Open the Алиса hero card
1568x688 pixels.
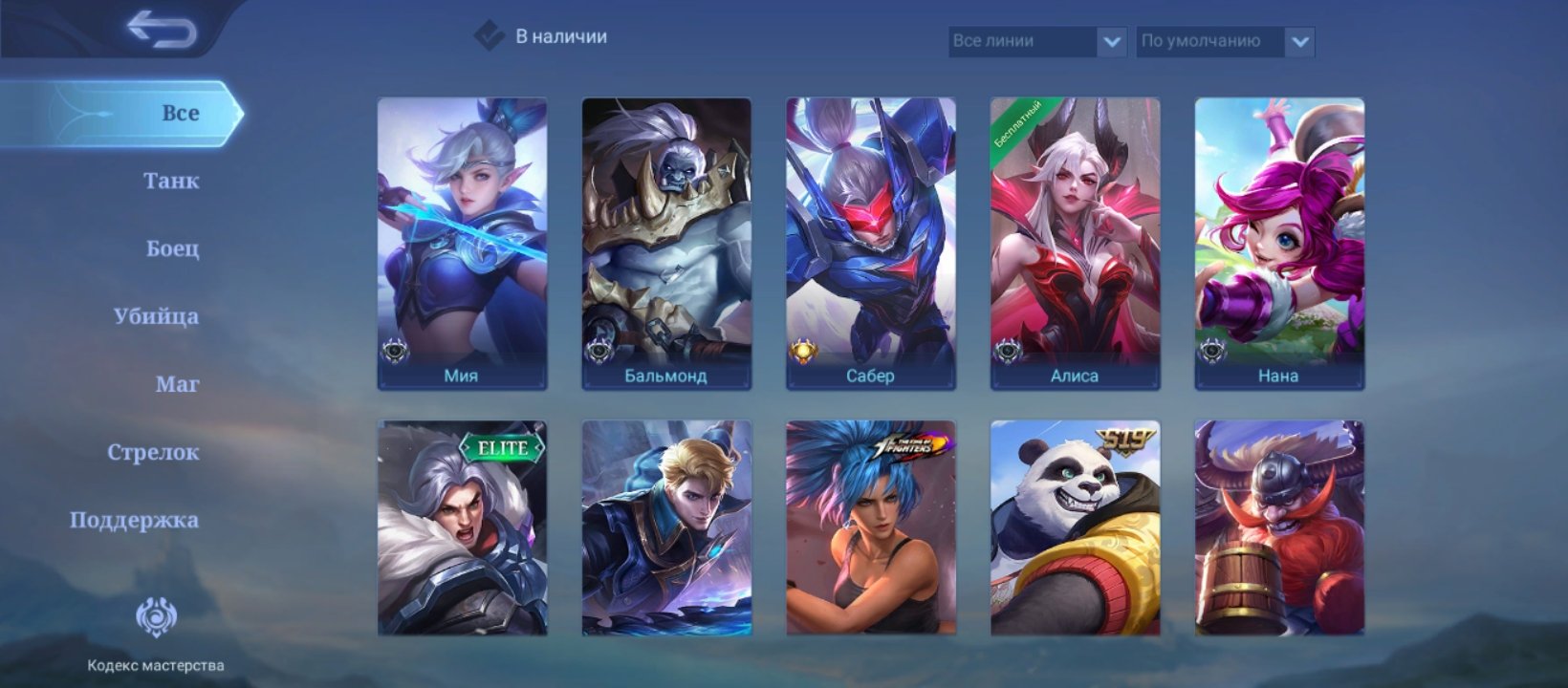click(x=1075, y=244)
